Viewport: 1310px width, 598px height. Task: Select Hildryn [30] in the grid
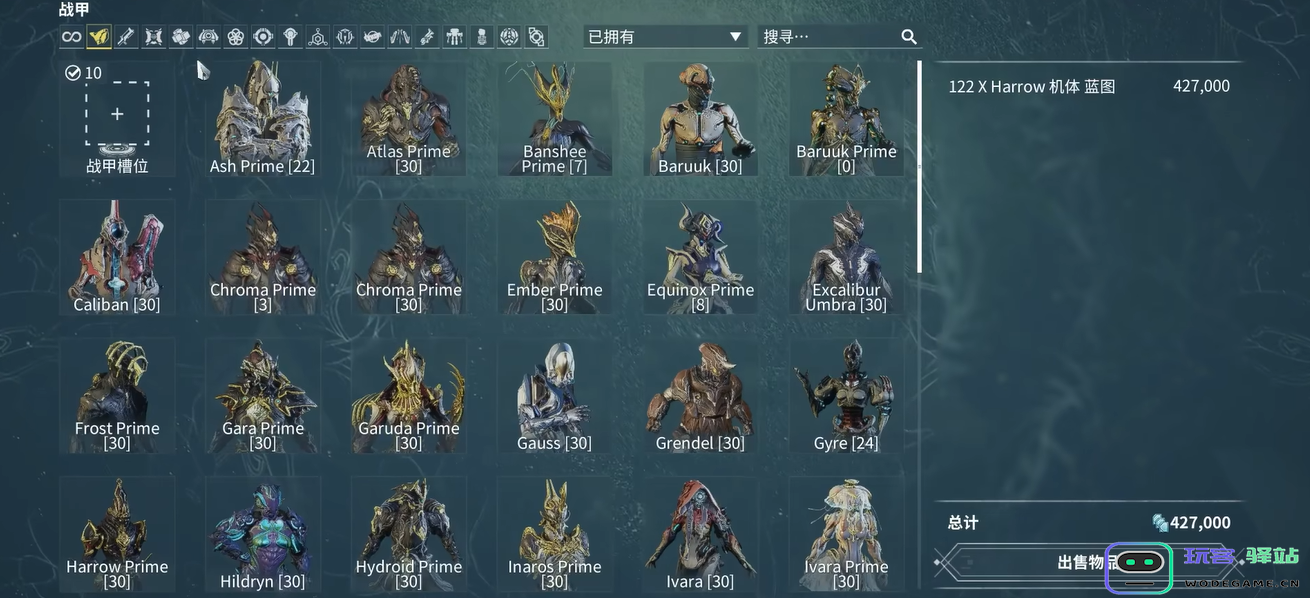[262, 533]
